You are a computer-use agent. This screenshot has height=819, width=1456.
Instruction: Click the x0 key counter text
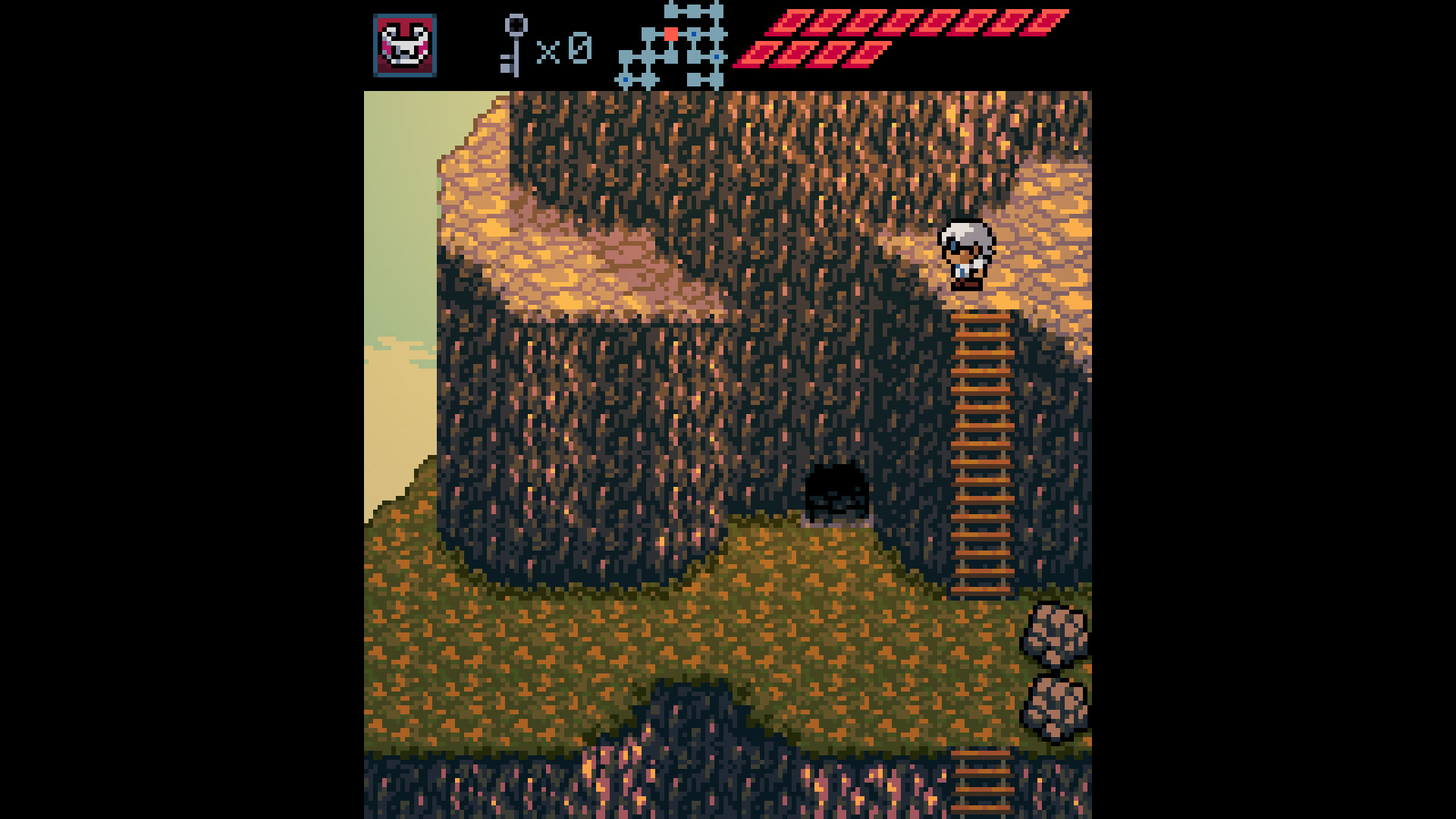click(565, 47)
